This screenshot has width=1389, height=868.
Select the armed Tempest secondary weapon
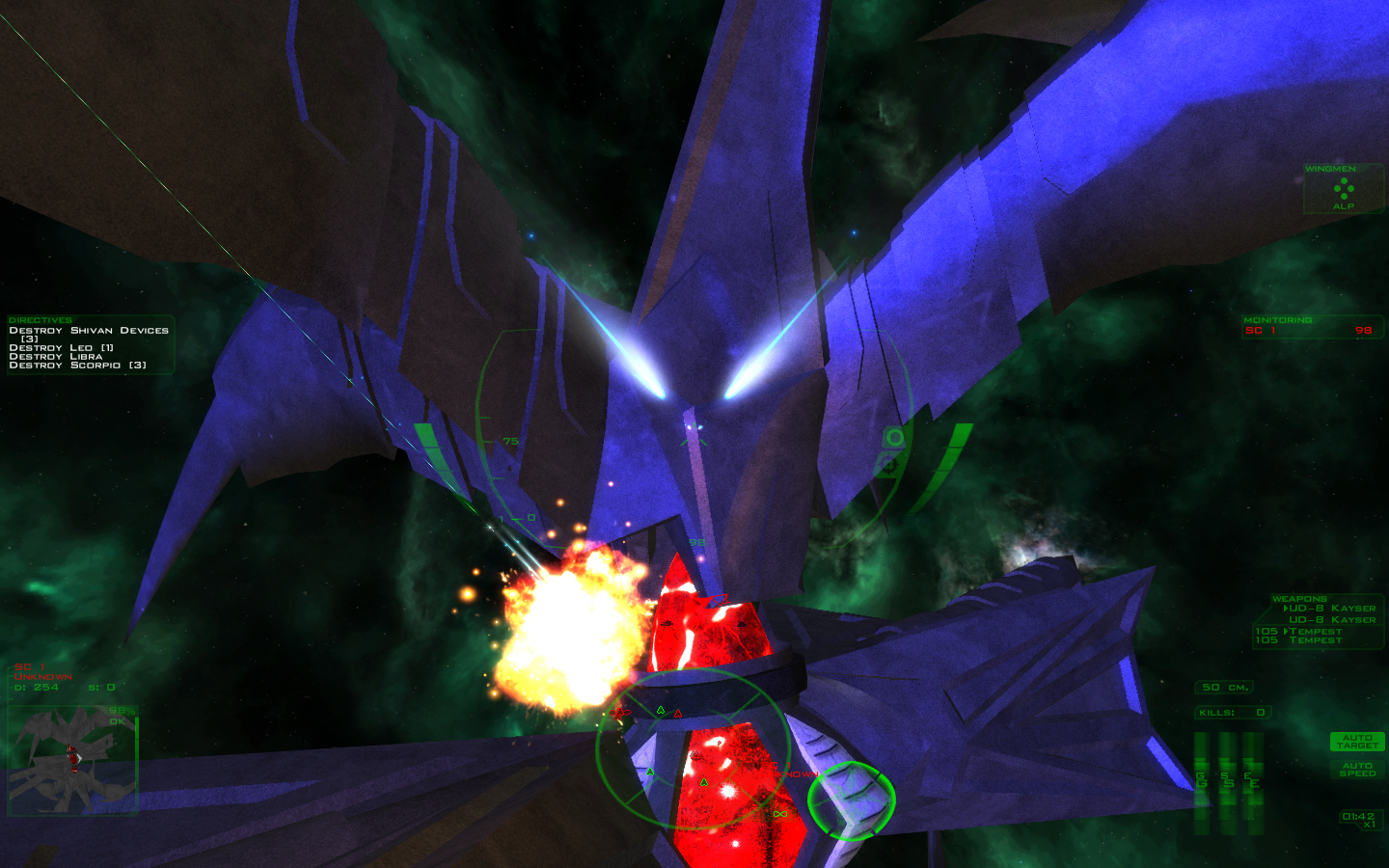(1315, 631)
